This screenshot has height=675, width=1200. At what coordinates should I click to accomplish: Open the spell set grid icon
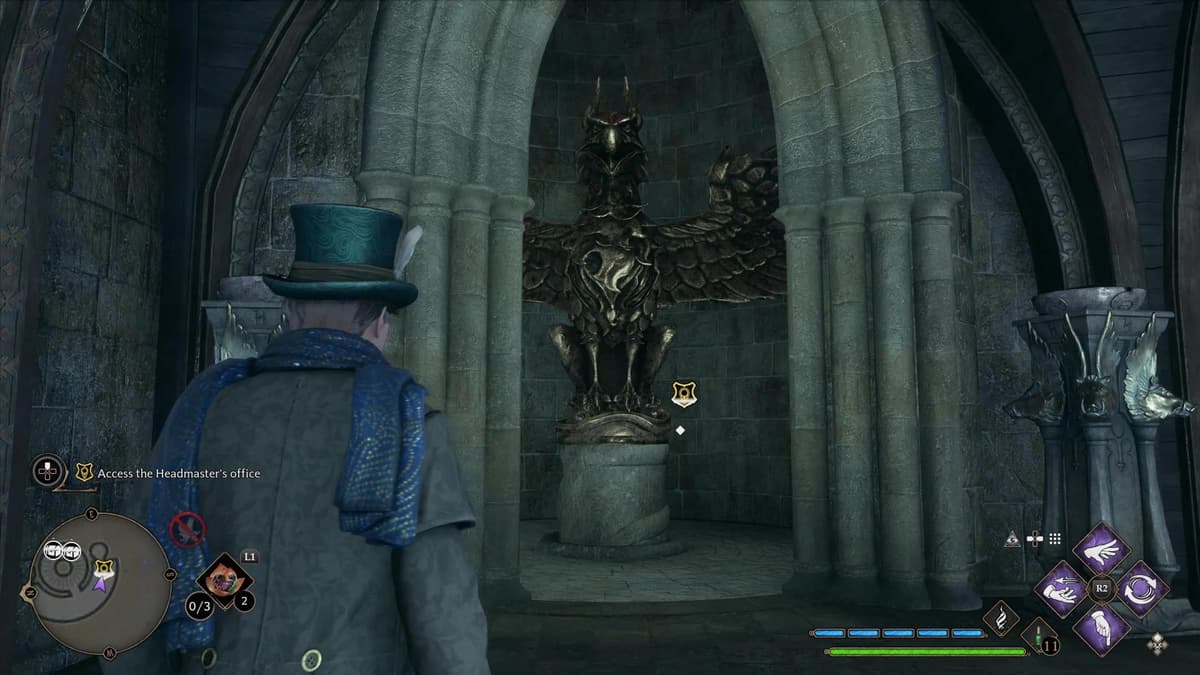point(1056,538)
